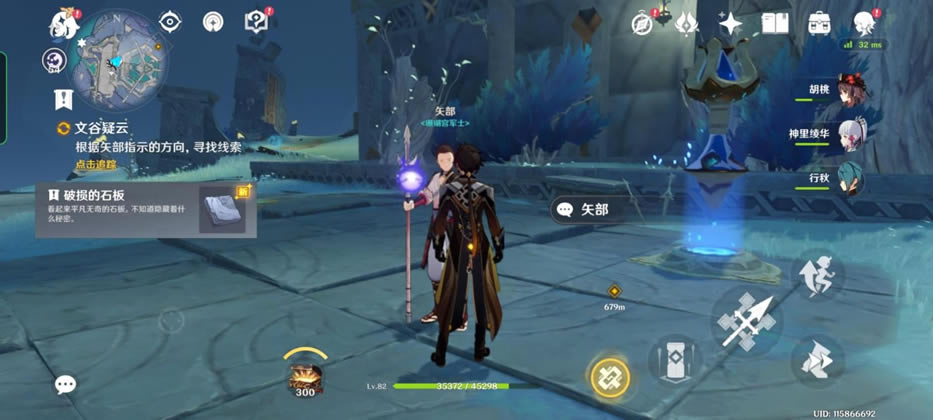The height and width of the screenshot is (420, 933).
Task: Open the circular minimap
Action: pos(118,58)
